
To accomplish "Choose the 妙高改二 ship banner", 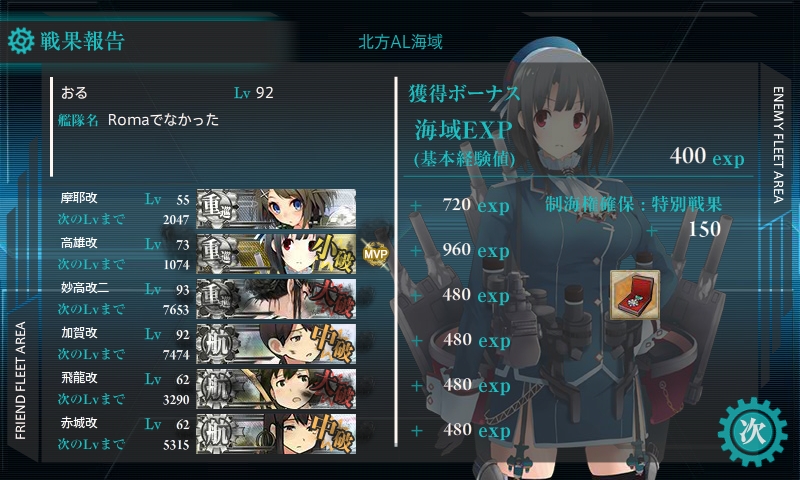I will click(x=276, y=296).
